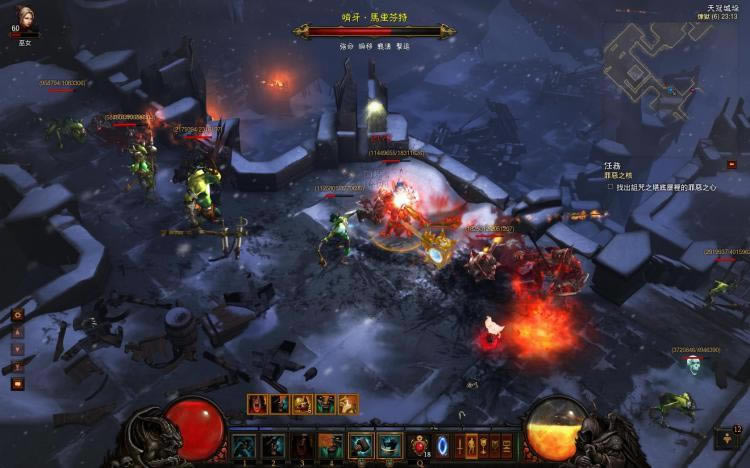Collapse the quest tracker with its orange button

731,164
